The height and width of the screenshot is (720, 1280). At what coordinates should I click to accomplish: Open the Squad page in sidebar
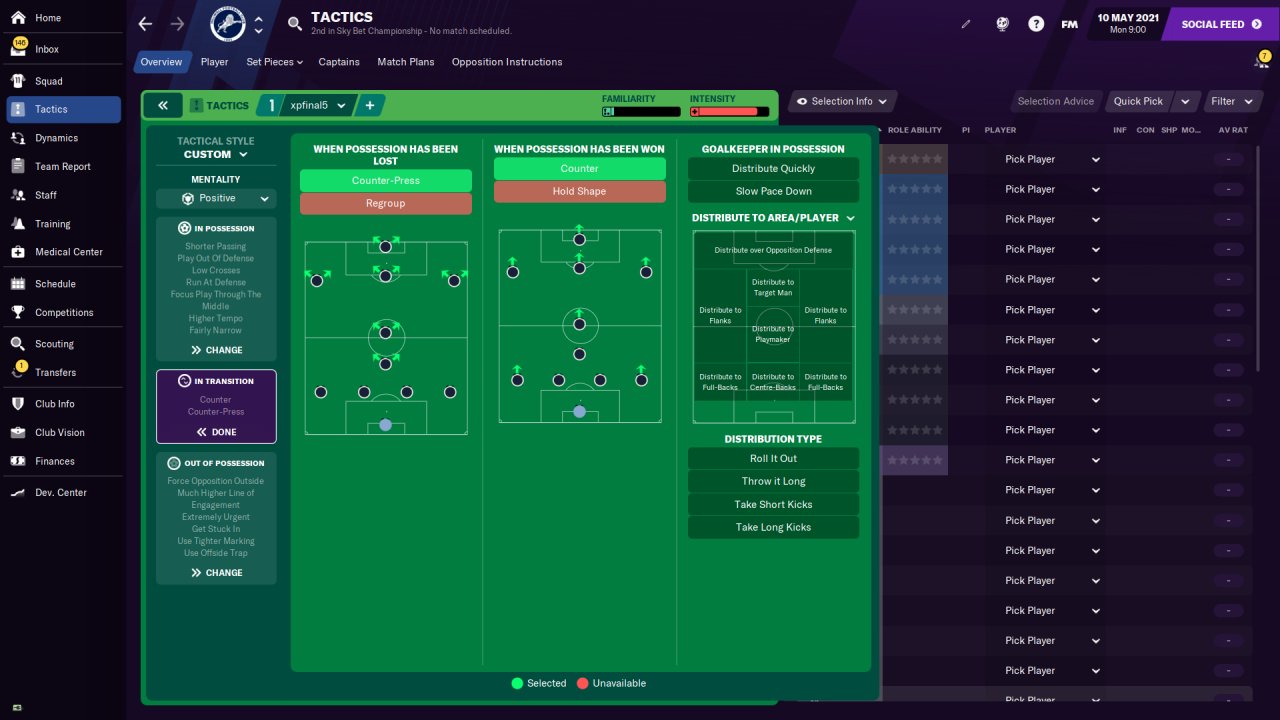(x=48, y=81)
